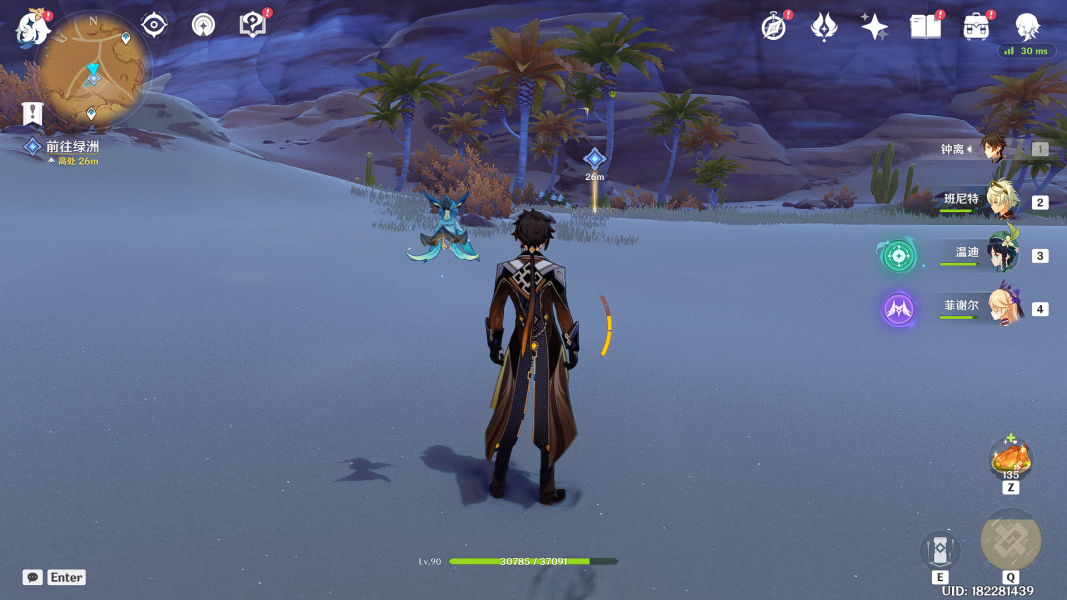Image resolution: width=1067 pixels, height=600 pixels.
Task: Open the Wish star icon
Action: (875, 27)
